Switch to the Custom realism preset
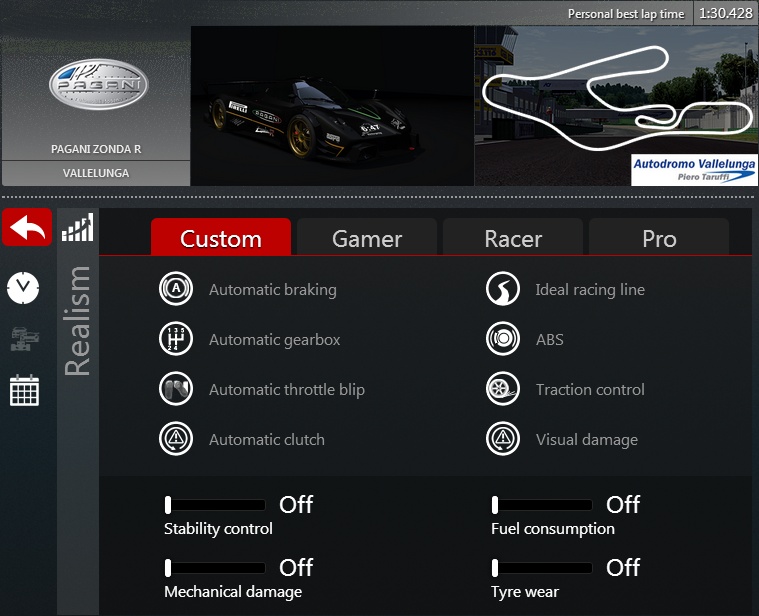This screenshot has width=759, height=616. click(221, 238)
